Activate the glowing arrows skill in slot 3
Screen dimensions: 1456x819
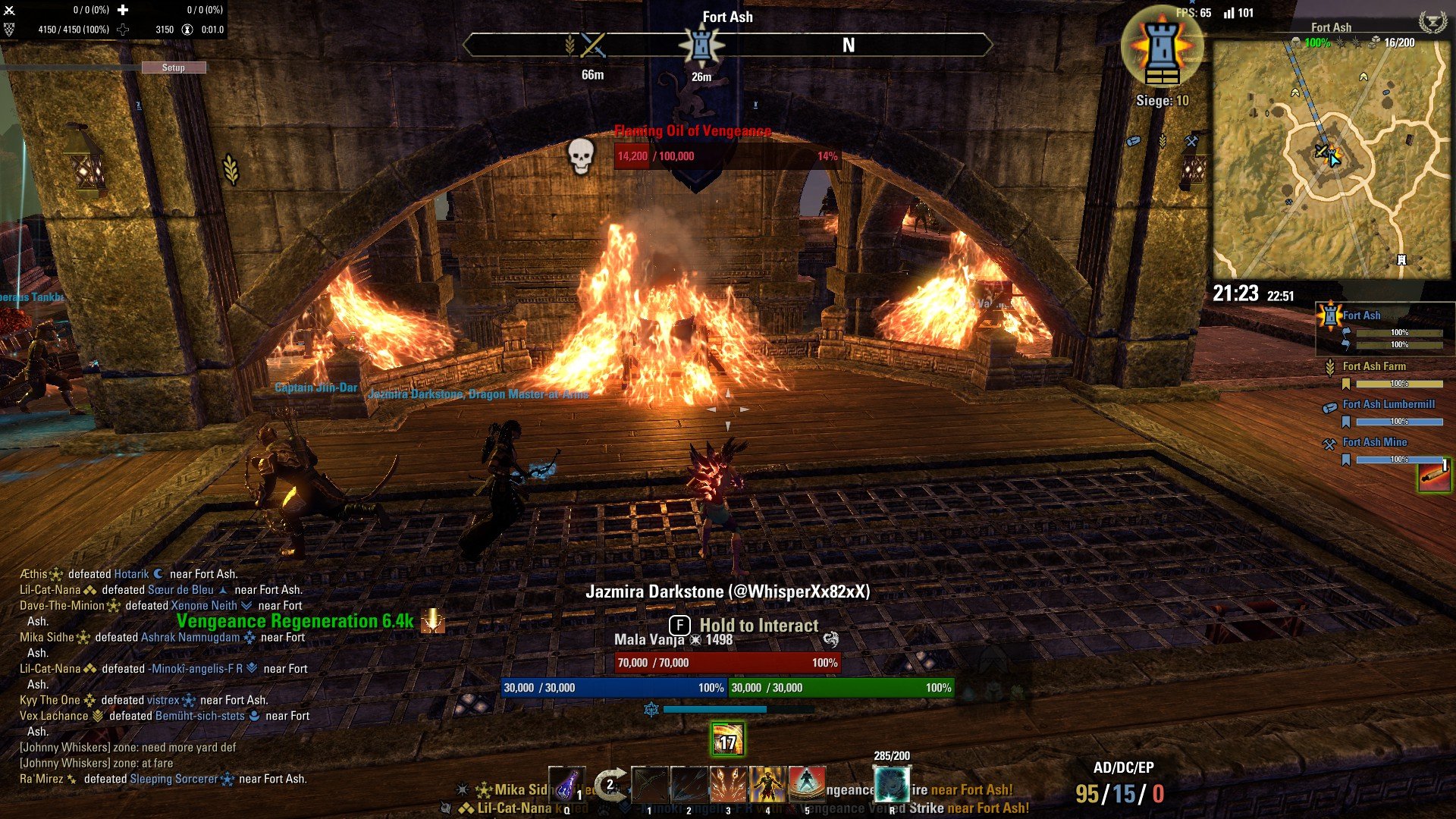click(x=728, y=785)
